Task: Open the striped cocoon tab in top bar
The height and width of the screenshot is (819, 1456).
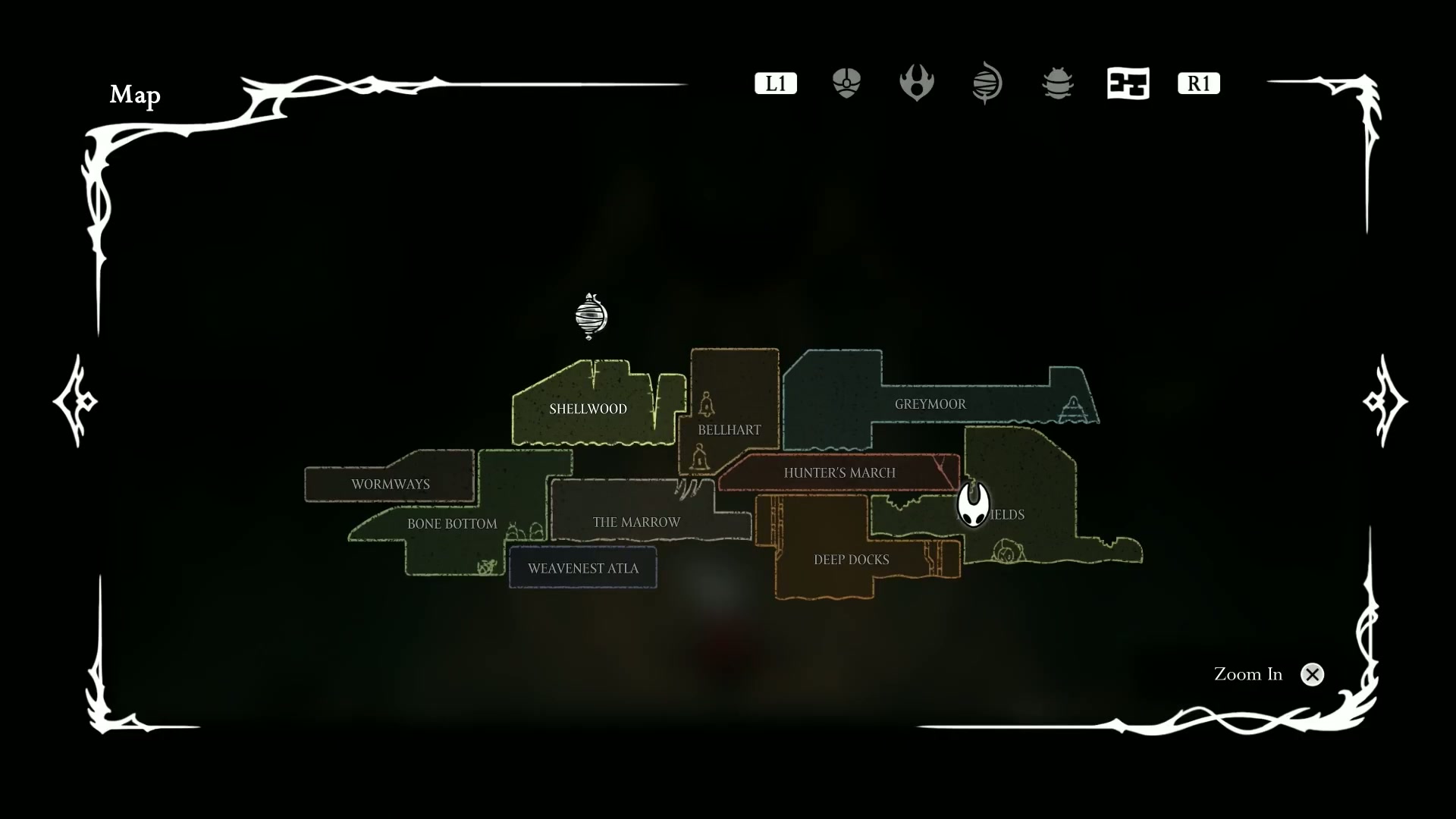Action: coord(987,83)
